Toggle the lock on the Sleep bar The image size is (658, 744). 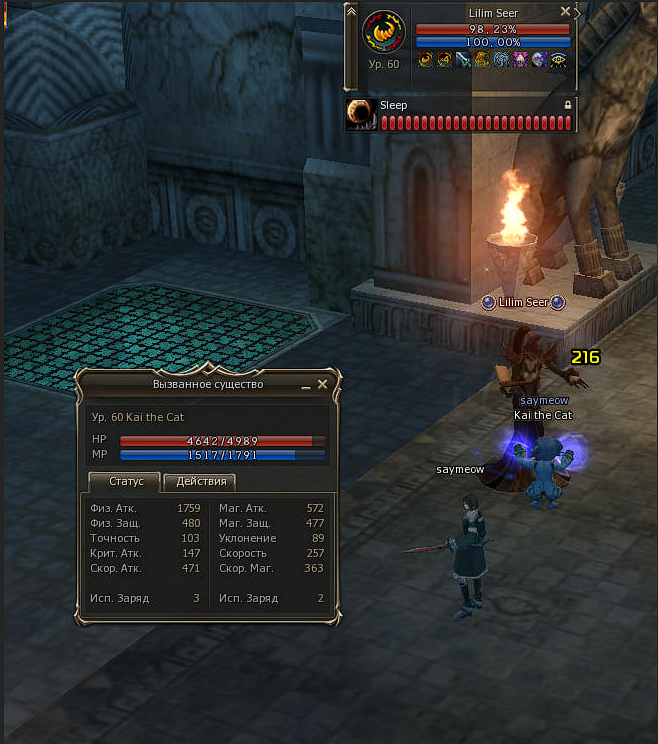tap(568, 105)
